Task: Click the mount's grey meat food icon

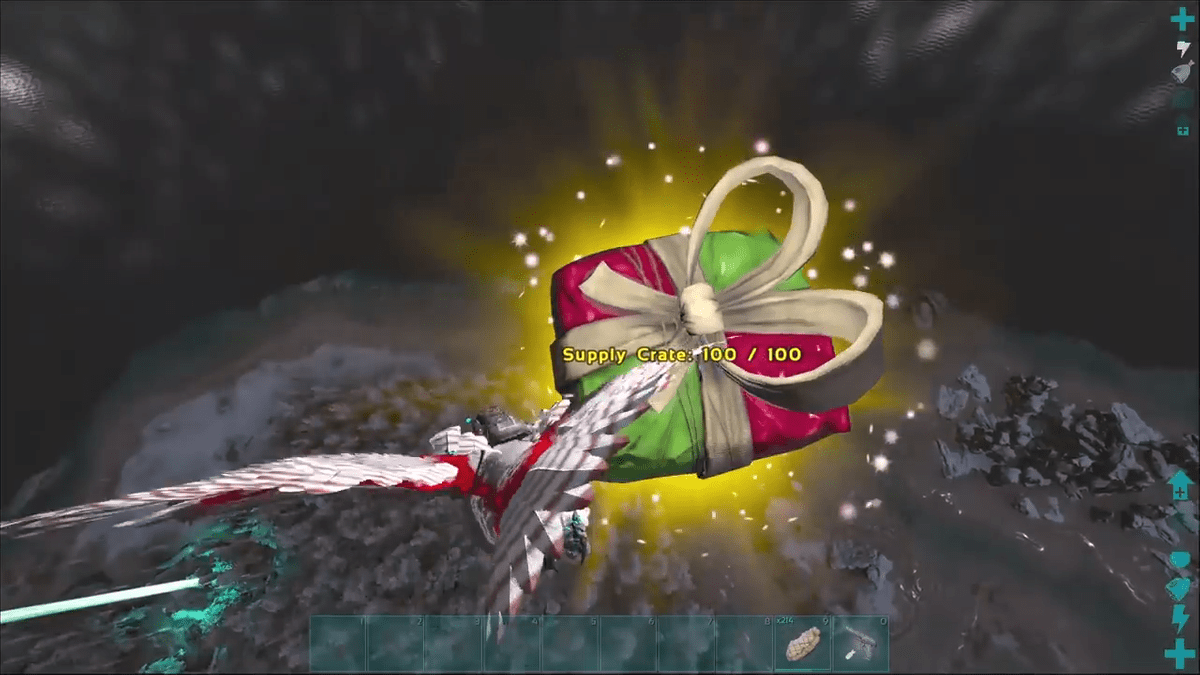Action: [1183, 72]
